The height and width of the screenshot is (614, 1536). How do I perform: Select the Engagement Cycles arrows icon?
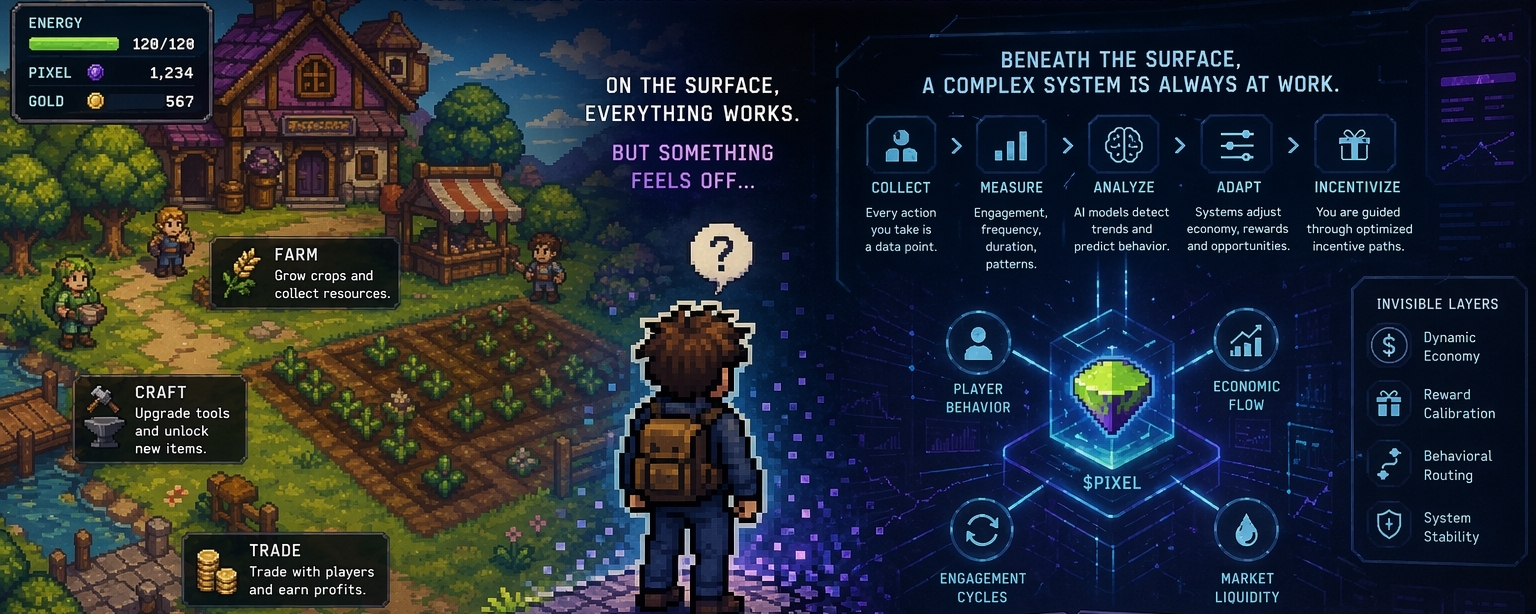click(x=982, y=530)
